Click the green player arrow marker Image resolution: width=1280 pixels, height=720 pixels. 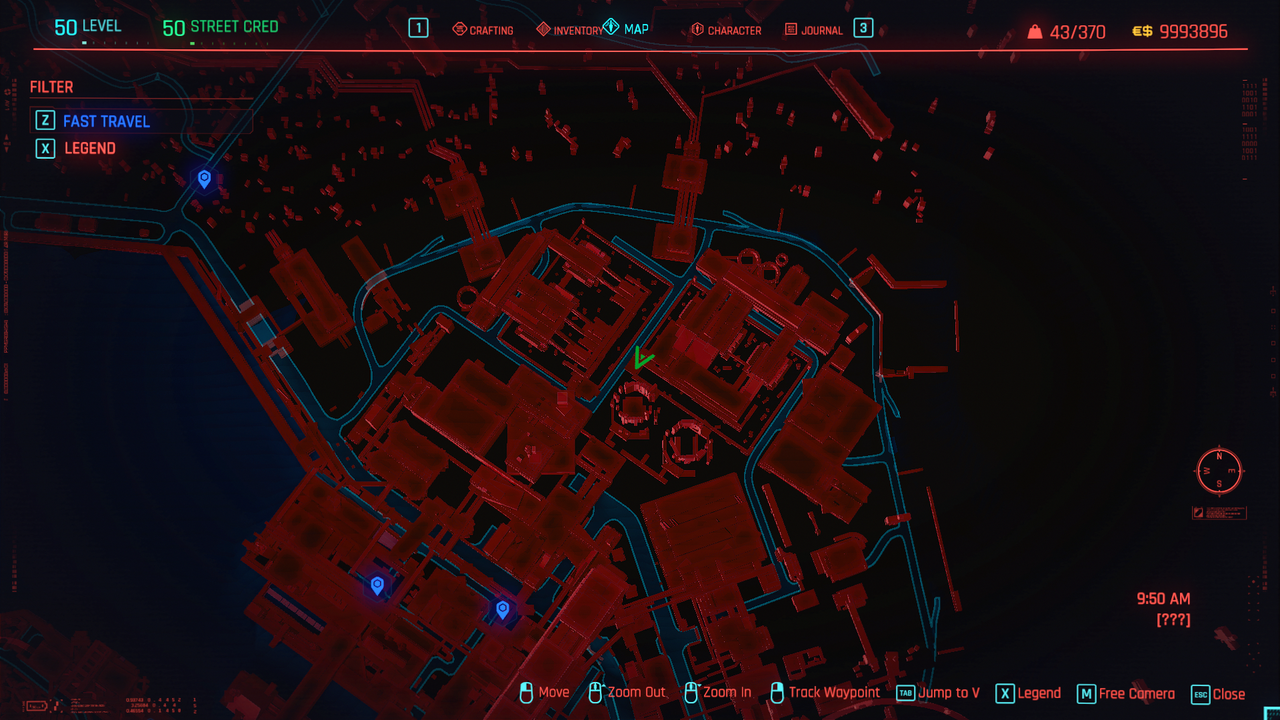pos(641,358)
